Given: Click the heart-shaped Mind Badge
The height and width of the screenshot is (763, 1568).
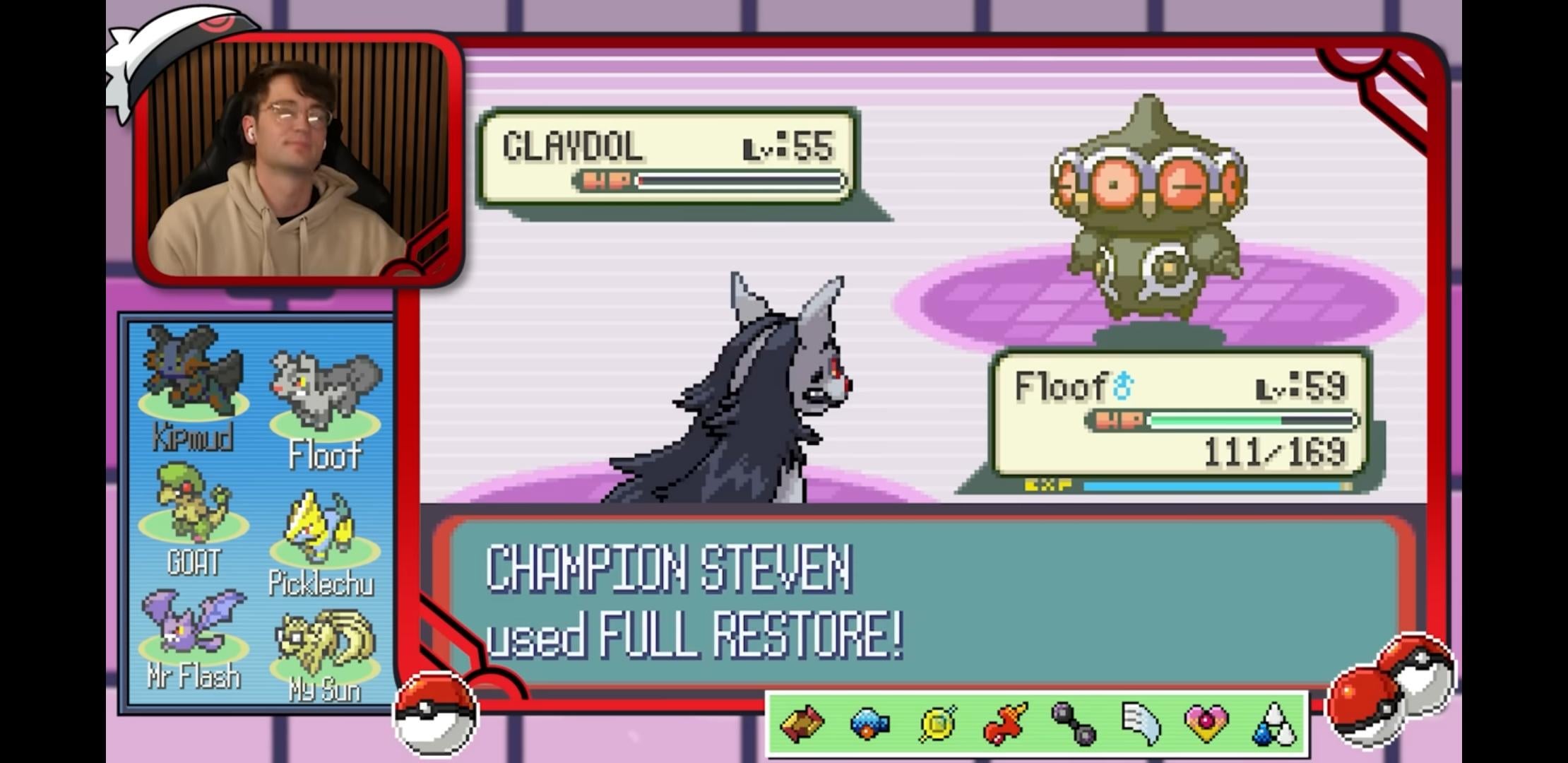Looking at the screenshot, I should pos(1206,723).
